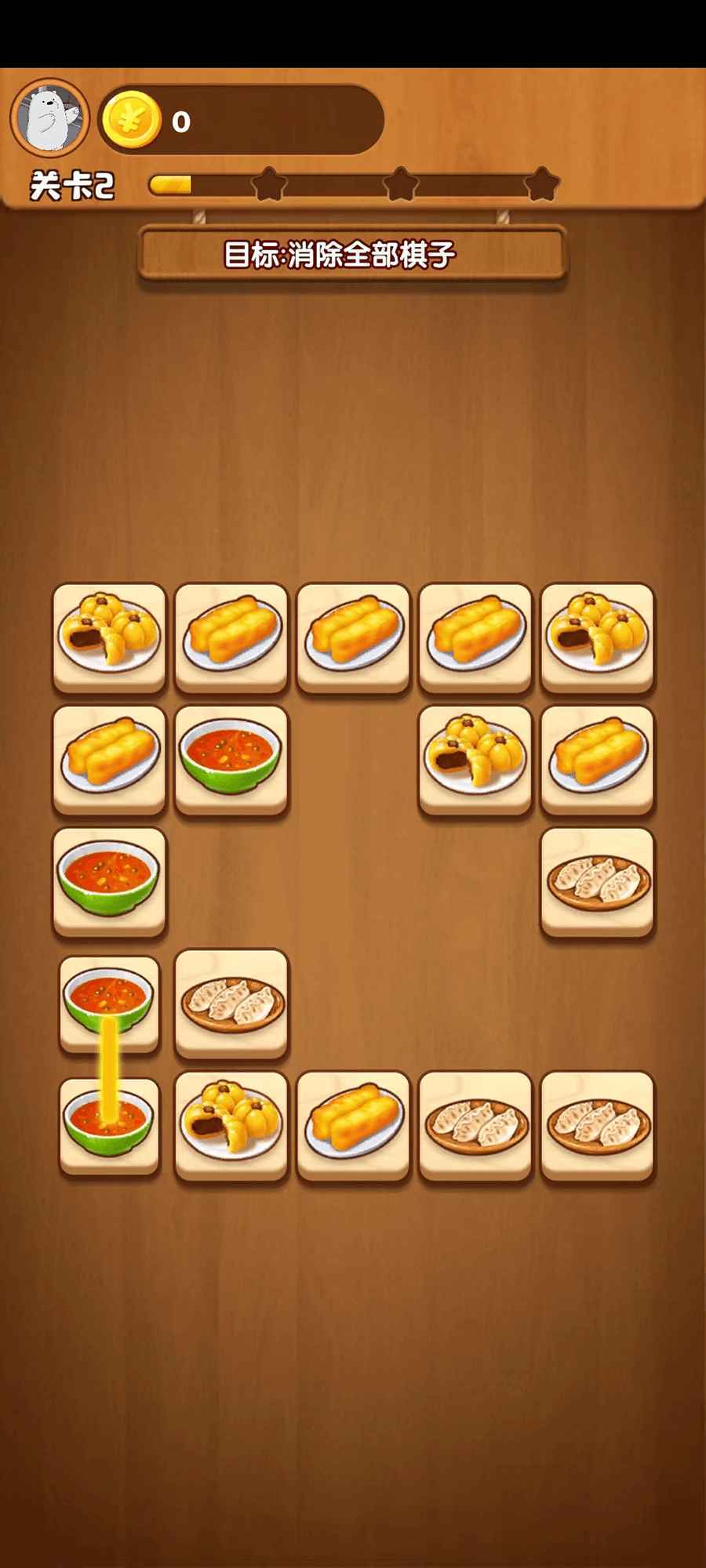Select the soup bowl tile beside a fried dough tile

tap(231, 757)
